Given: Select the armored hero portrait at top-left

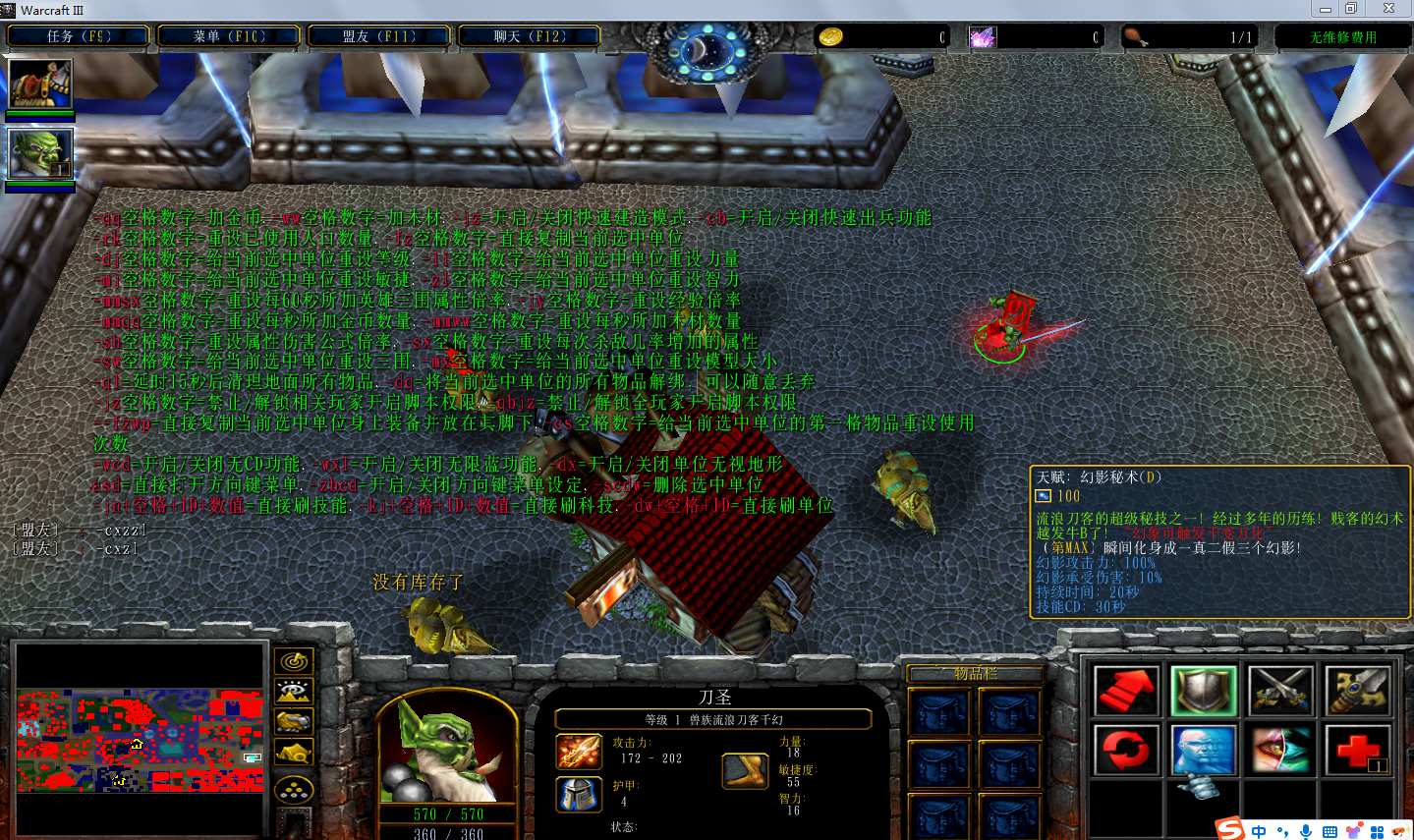Looking at the screenshot, I should pos(40,84).
